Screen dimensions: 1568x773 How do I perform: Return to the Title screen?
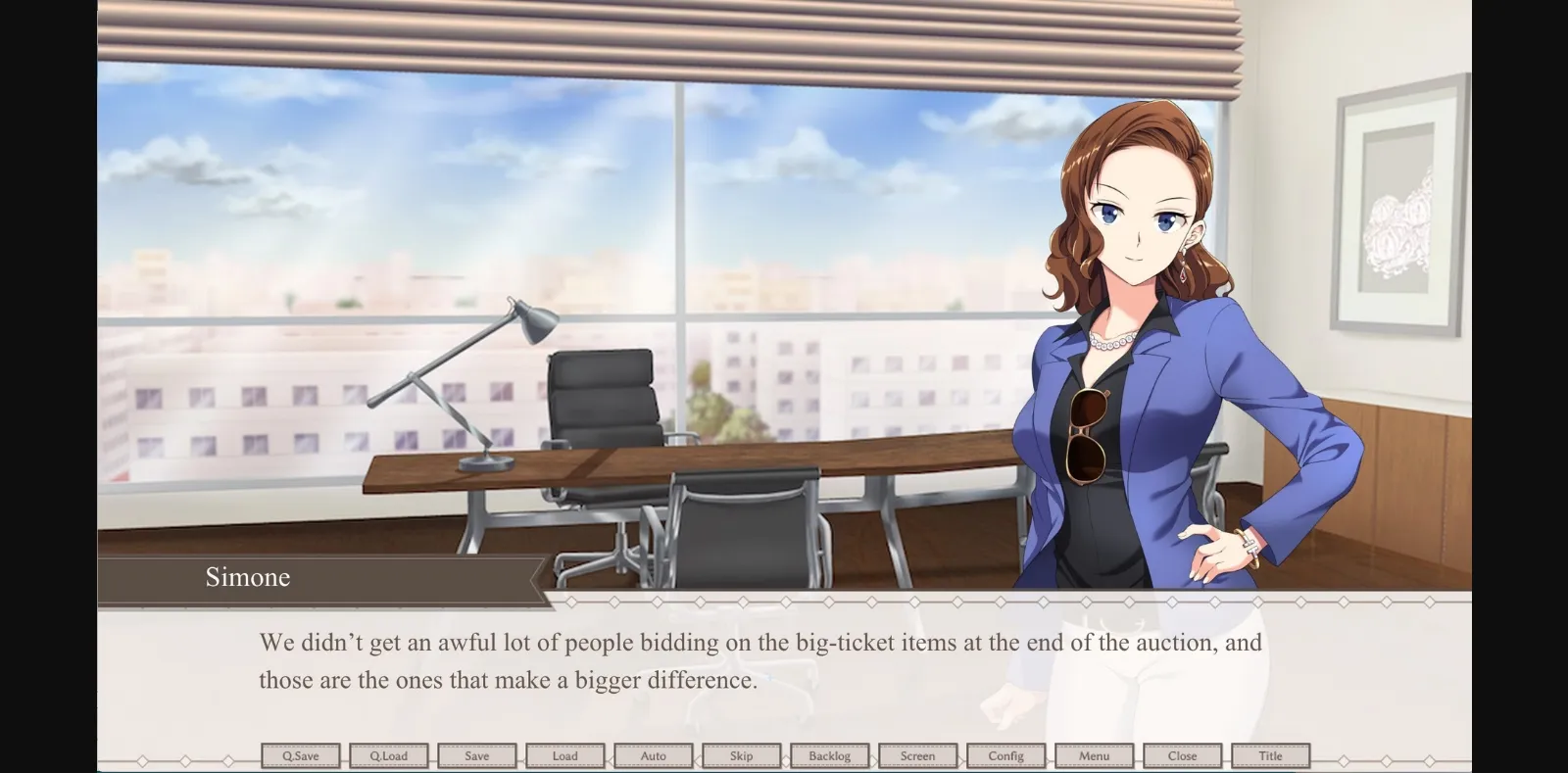point(1271,755)
